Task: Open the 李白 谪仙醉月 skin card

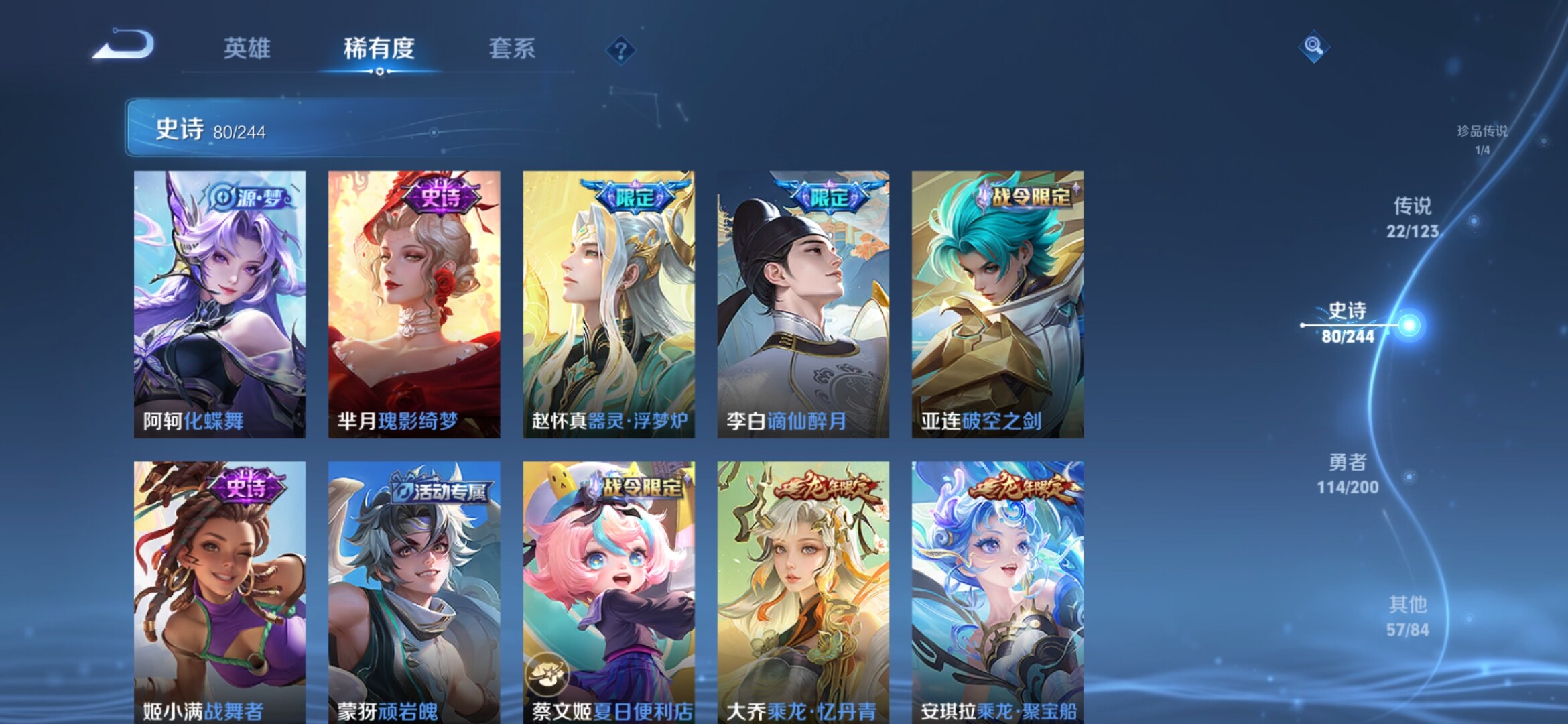Action: (x=803, y=304)
